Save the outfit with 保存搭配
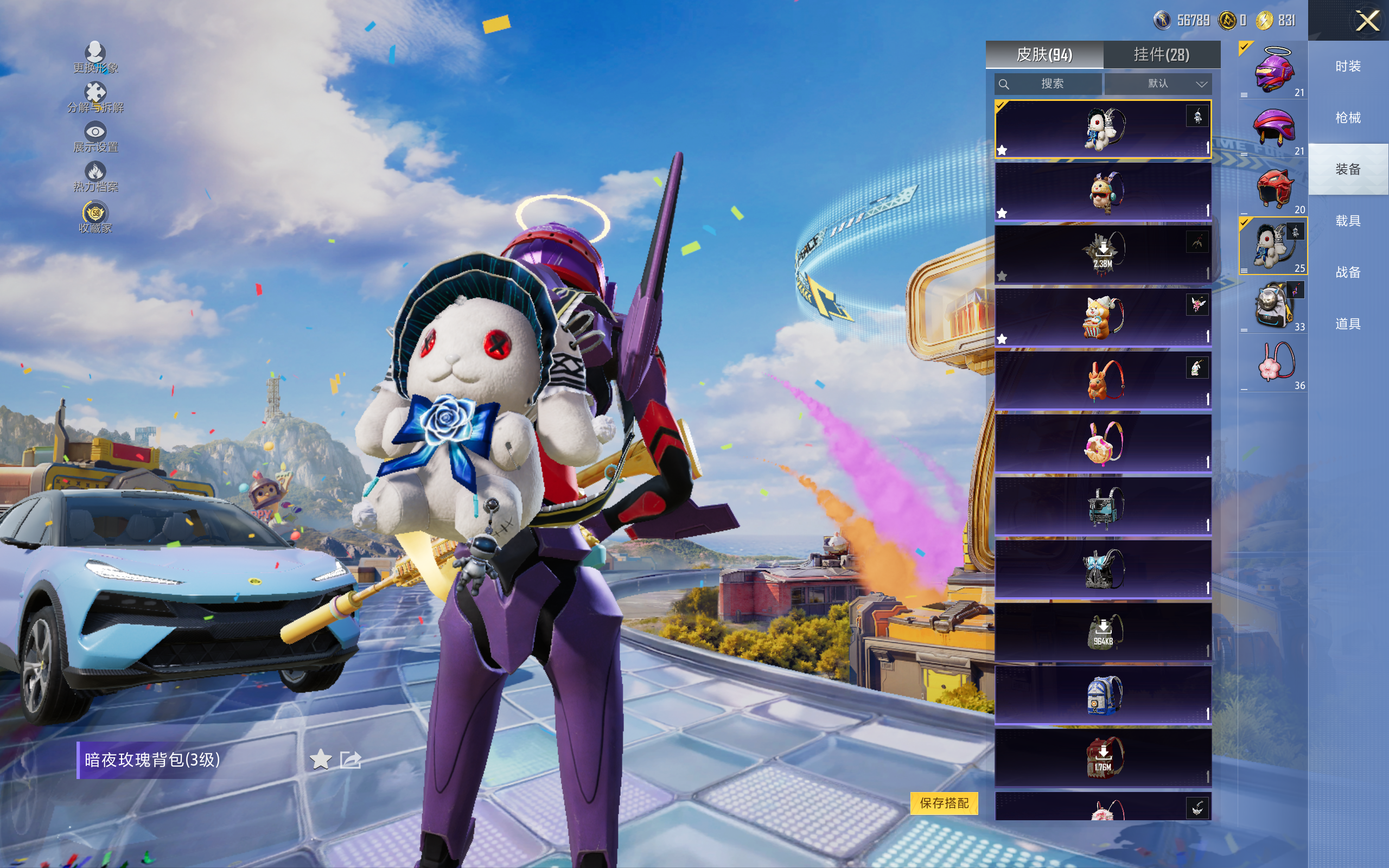1389x868 pixels. click(x=944, y=802)
